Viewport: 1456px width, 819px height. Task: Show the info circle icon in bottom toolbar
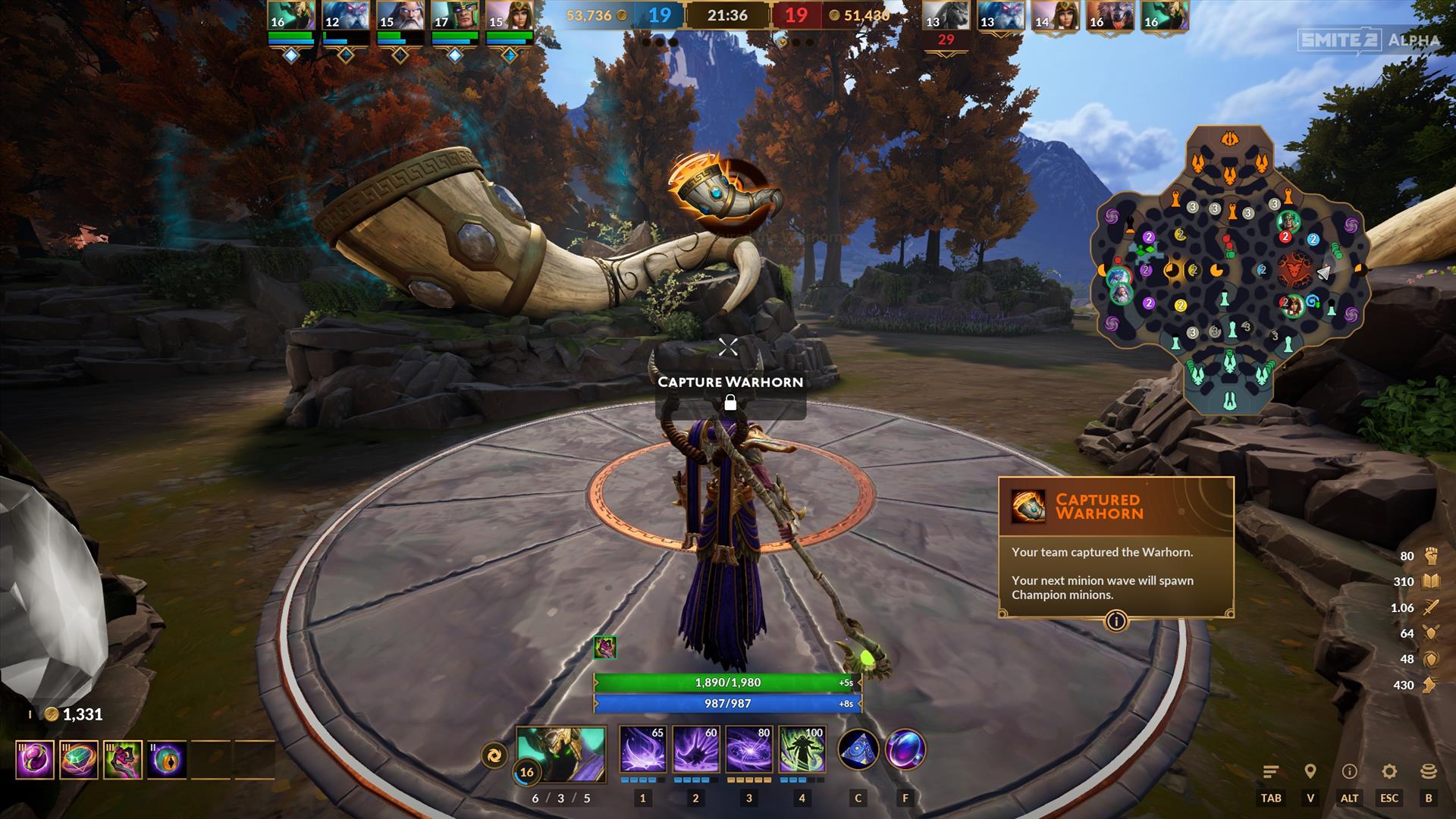click(1349, 772)
